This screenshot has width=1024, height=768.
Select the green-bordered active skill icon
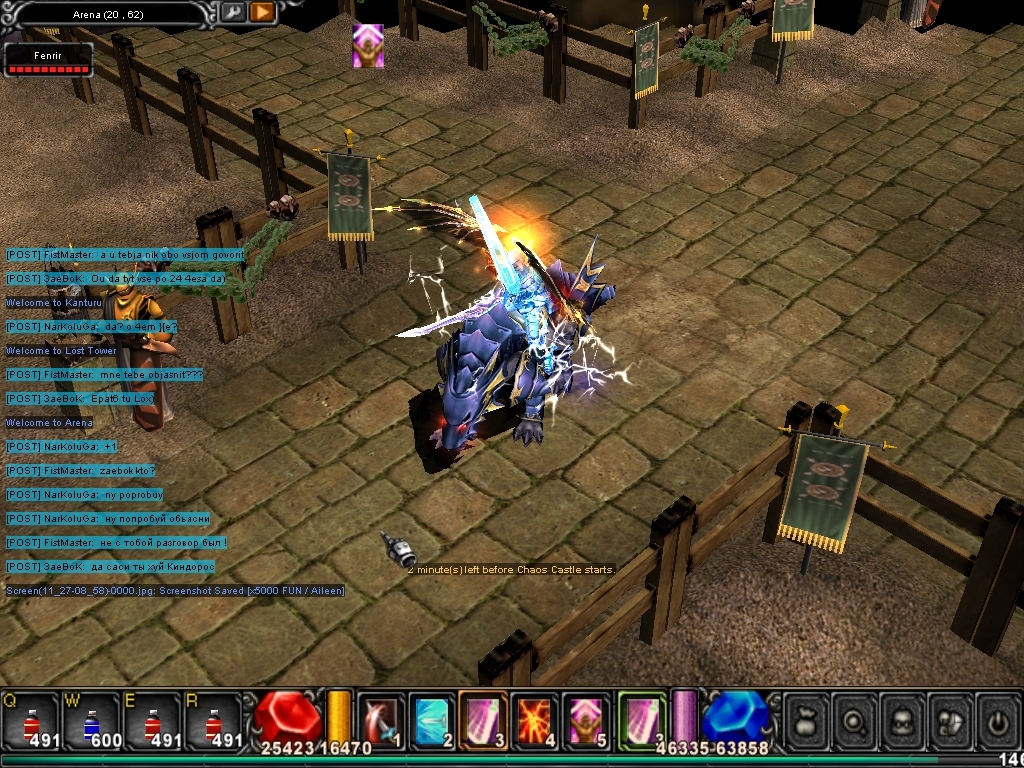tap(642, 718)
